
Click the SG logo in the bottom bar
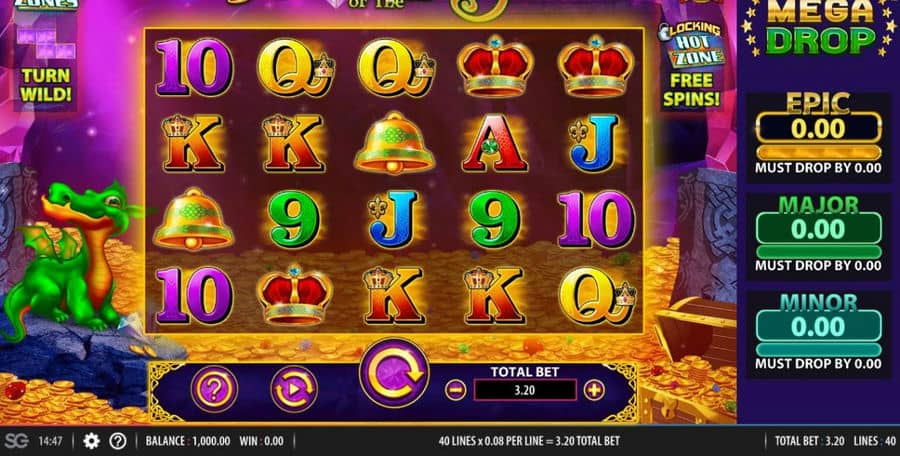tap(16, 441)
